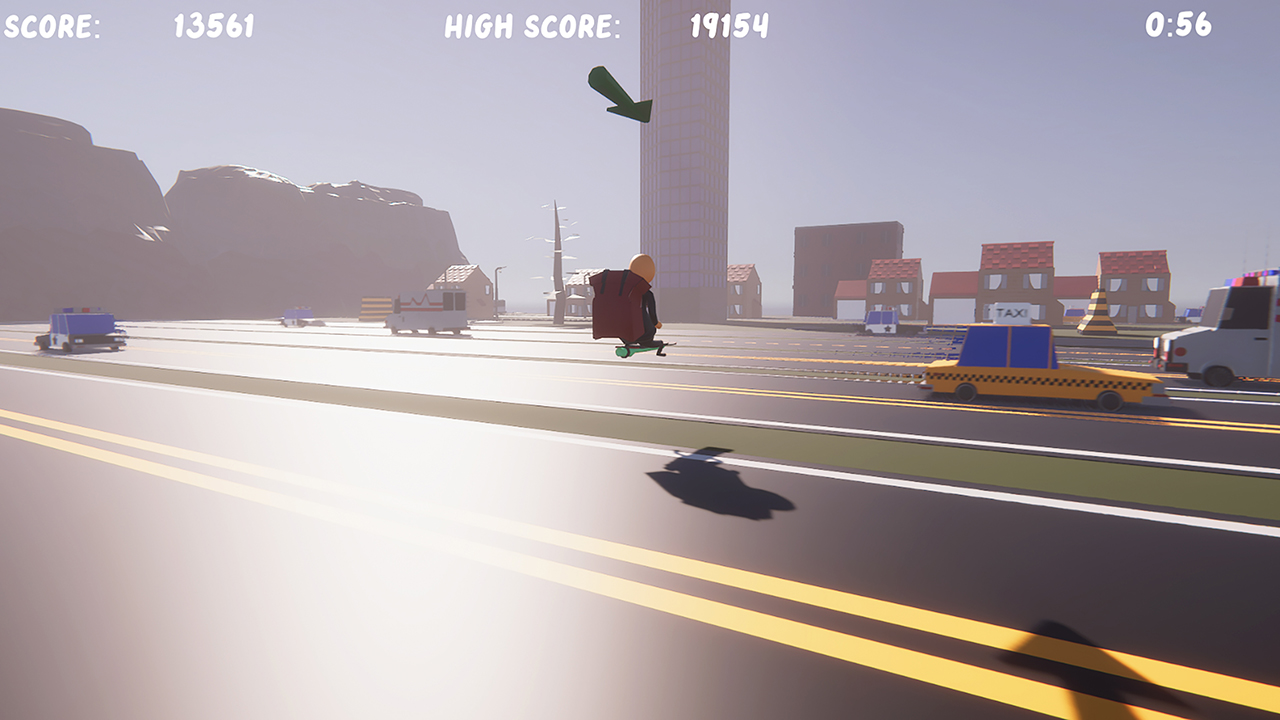Click the green directional arrow above the skyscraper
1280x720 pixels.
pyautogui.click(x=622, y=92)
